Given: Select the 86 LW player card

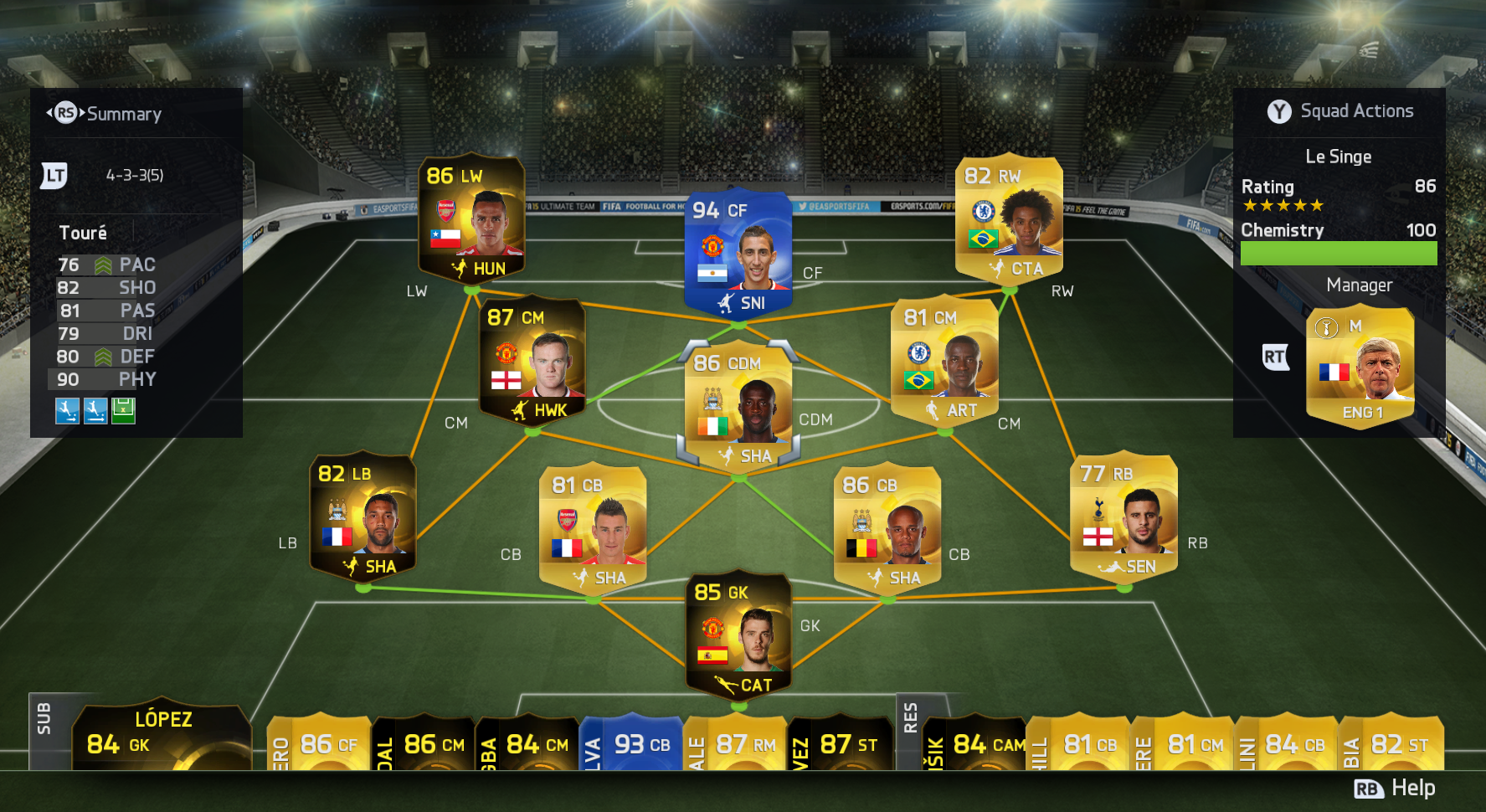Looking at the screenshot, I should tap(471, 219).
